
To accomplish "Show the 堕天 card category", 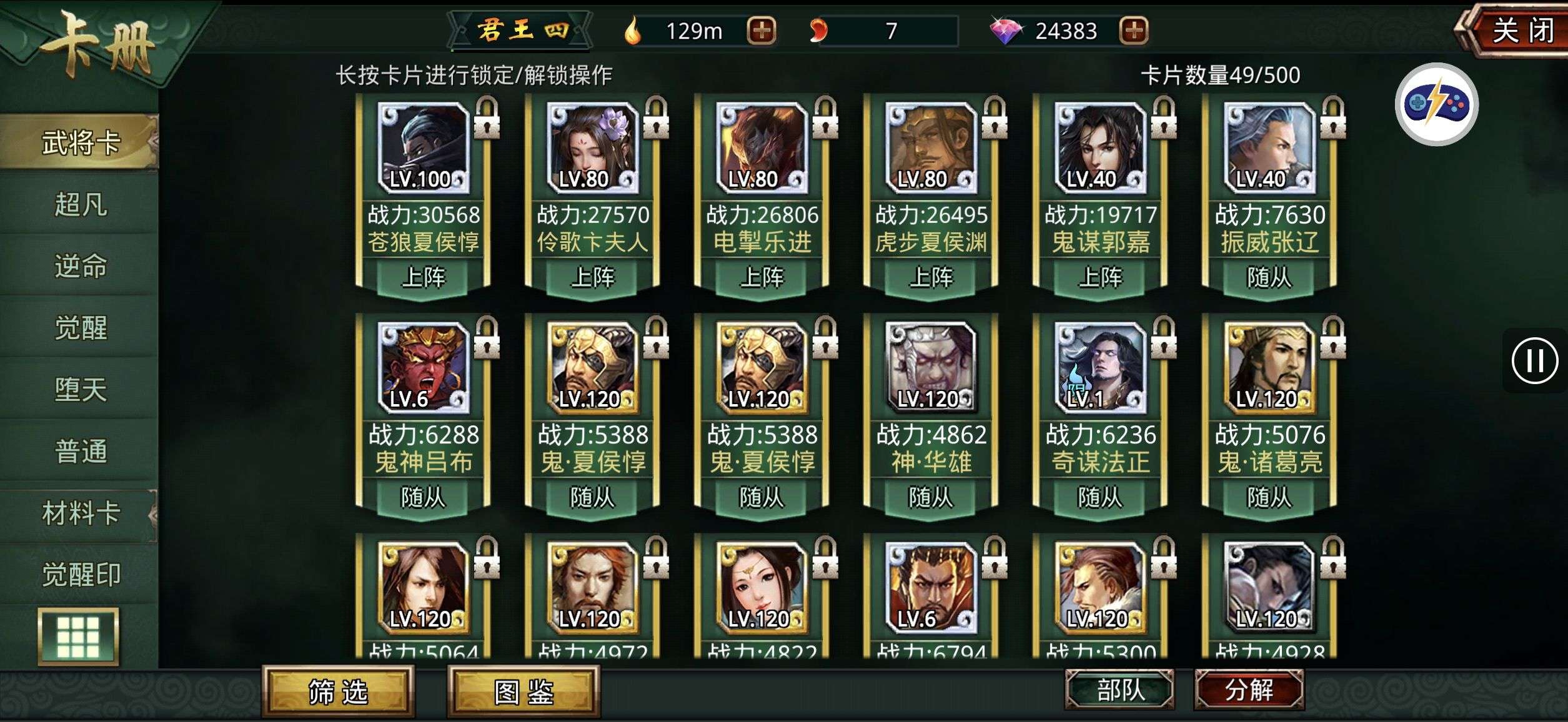I will click(x=81, y=389).
